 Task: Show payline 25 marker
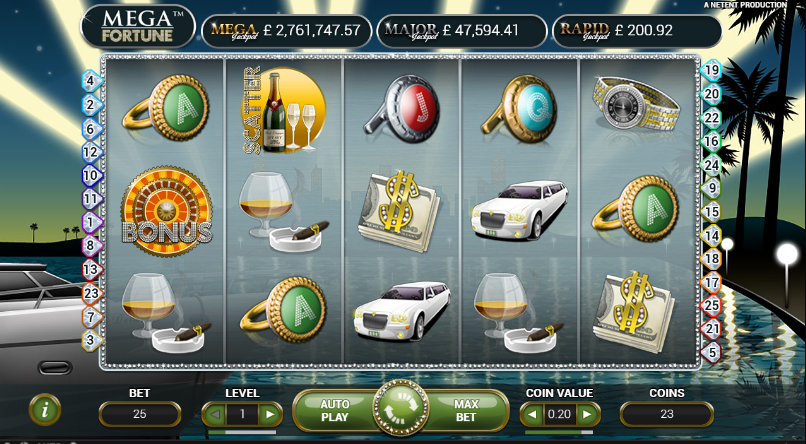[712, 304]
